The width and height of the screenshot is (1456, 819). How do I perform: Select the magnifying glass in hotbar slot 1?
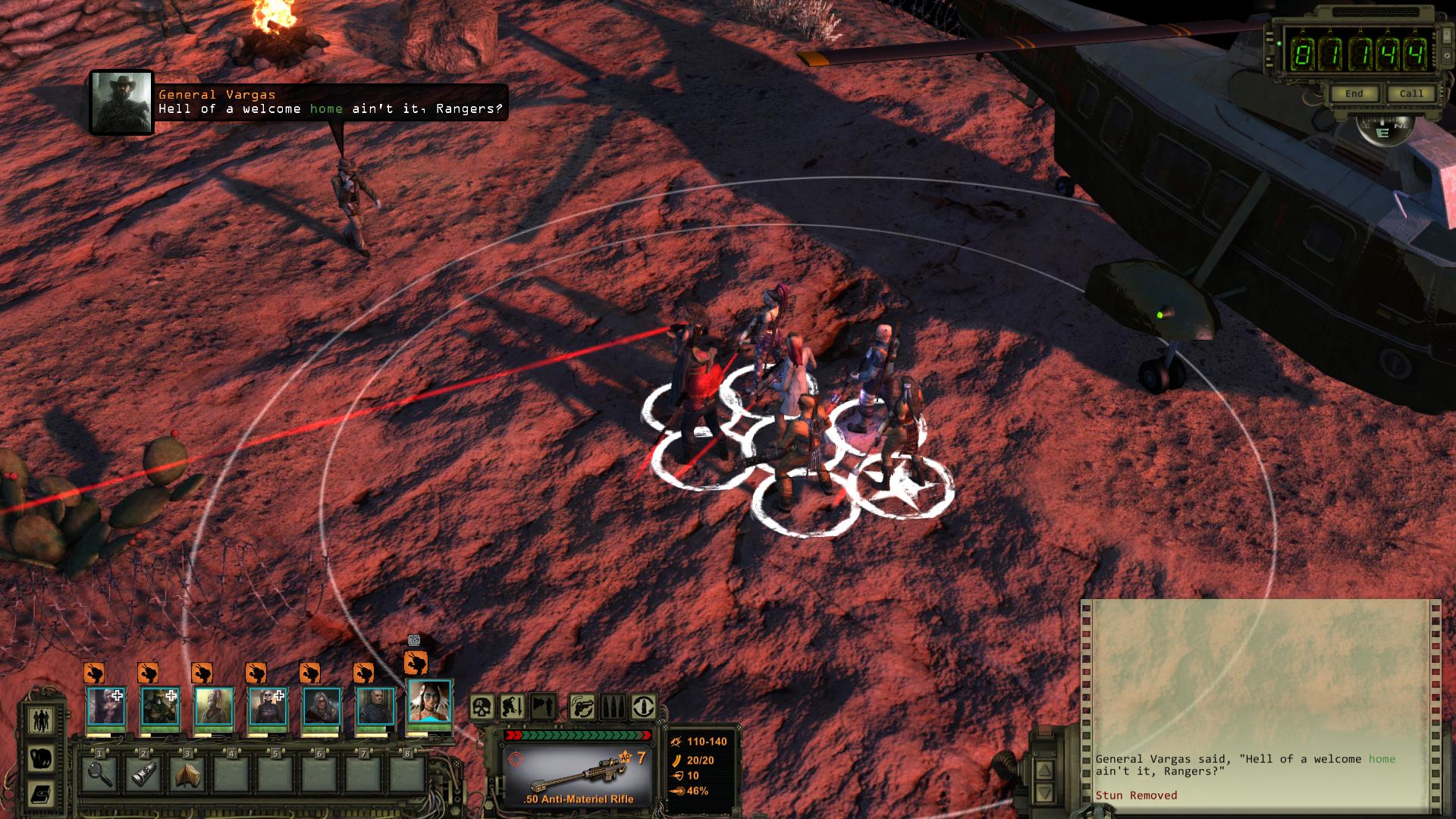tap(100, 774)
